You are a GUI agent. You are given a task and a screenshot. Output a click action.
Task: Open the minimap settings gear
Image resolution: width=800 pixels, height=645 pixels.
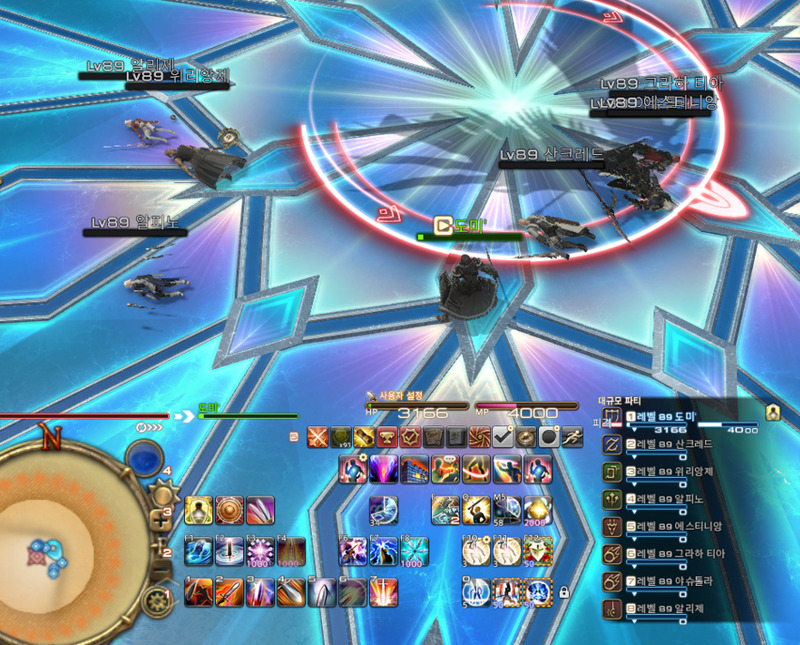155,602
